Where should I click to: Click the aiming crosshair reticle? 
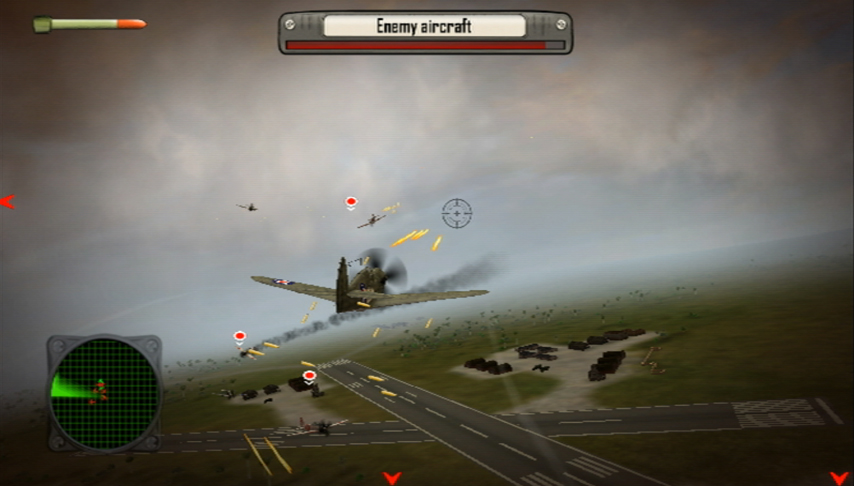pos(457,212)
